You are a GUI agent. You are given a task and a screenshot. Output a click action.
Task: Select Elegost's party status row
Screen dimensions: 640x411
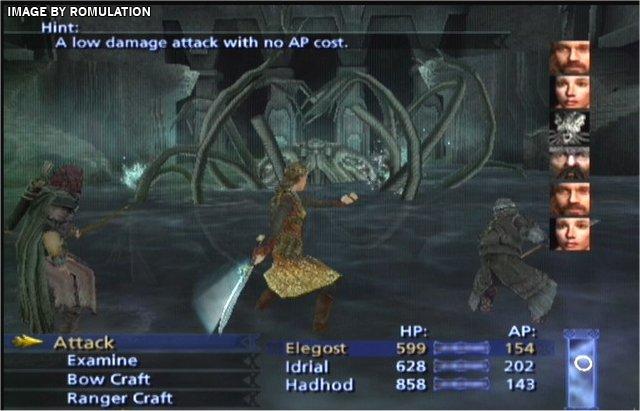[x=410, y=349]
